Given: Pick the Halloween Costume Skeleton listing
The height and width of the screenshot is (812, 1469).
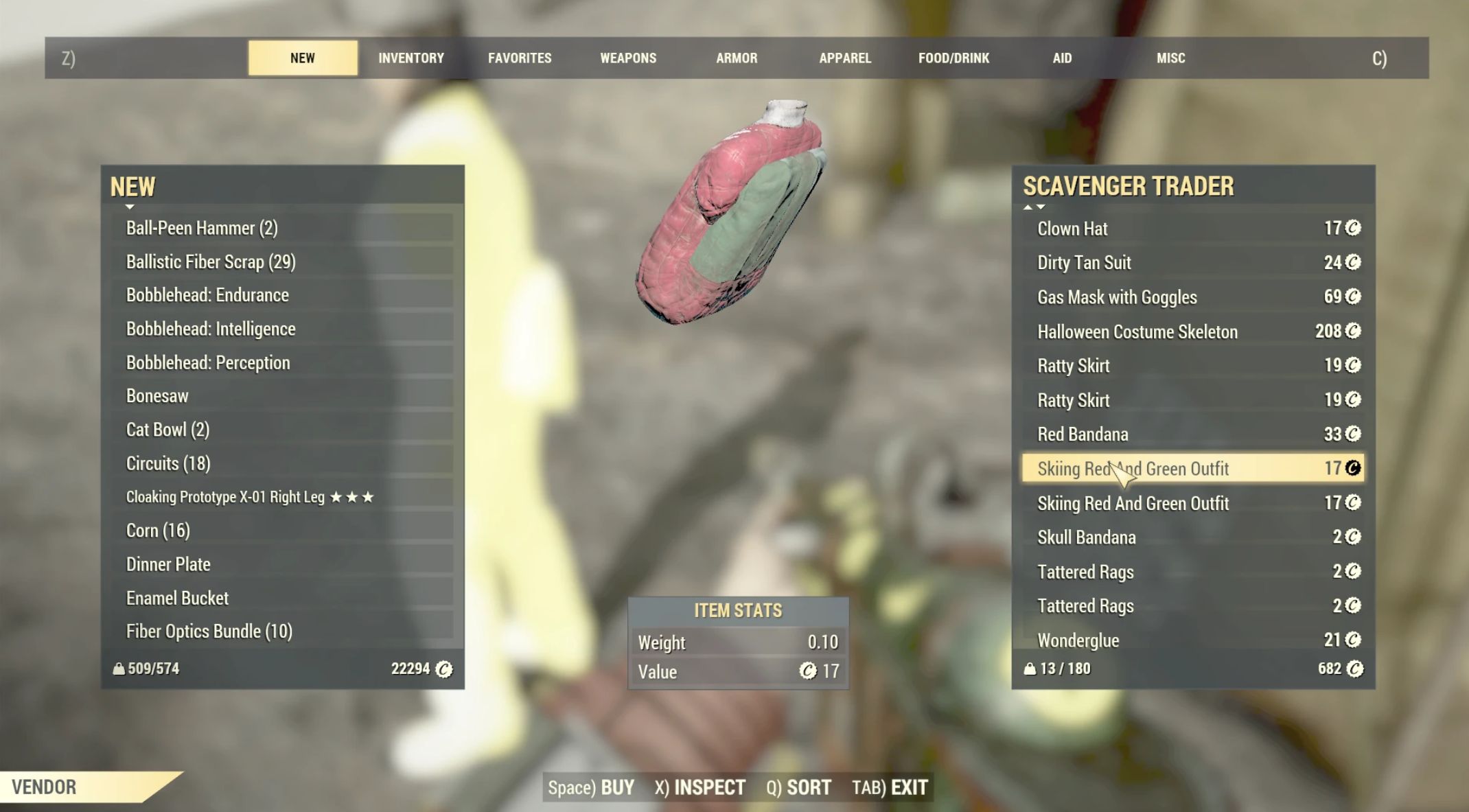Looking at the screenshot, I should pos(1193,332).
